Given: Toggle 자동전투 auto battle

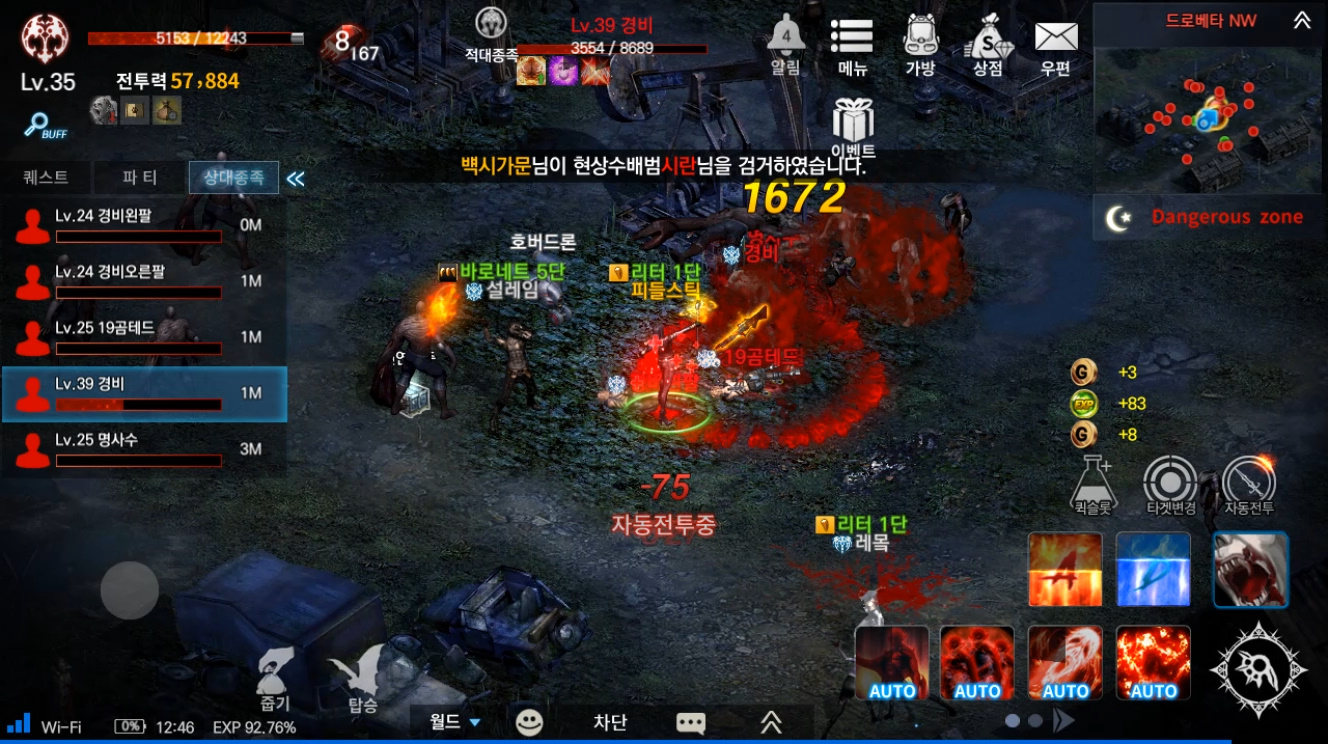Looking at the screenshot, I should (1249, 484).
